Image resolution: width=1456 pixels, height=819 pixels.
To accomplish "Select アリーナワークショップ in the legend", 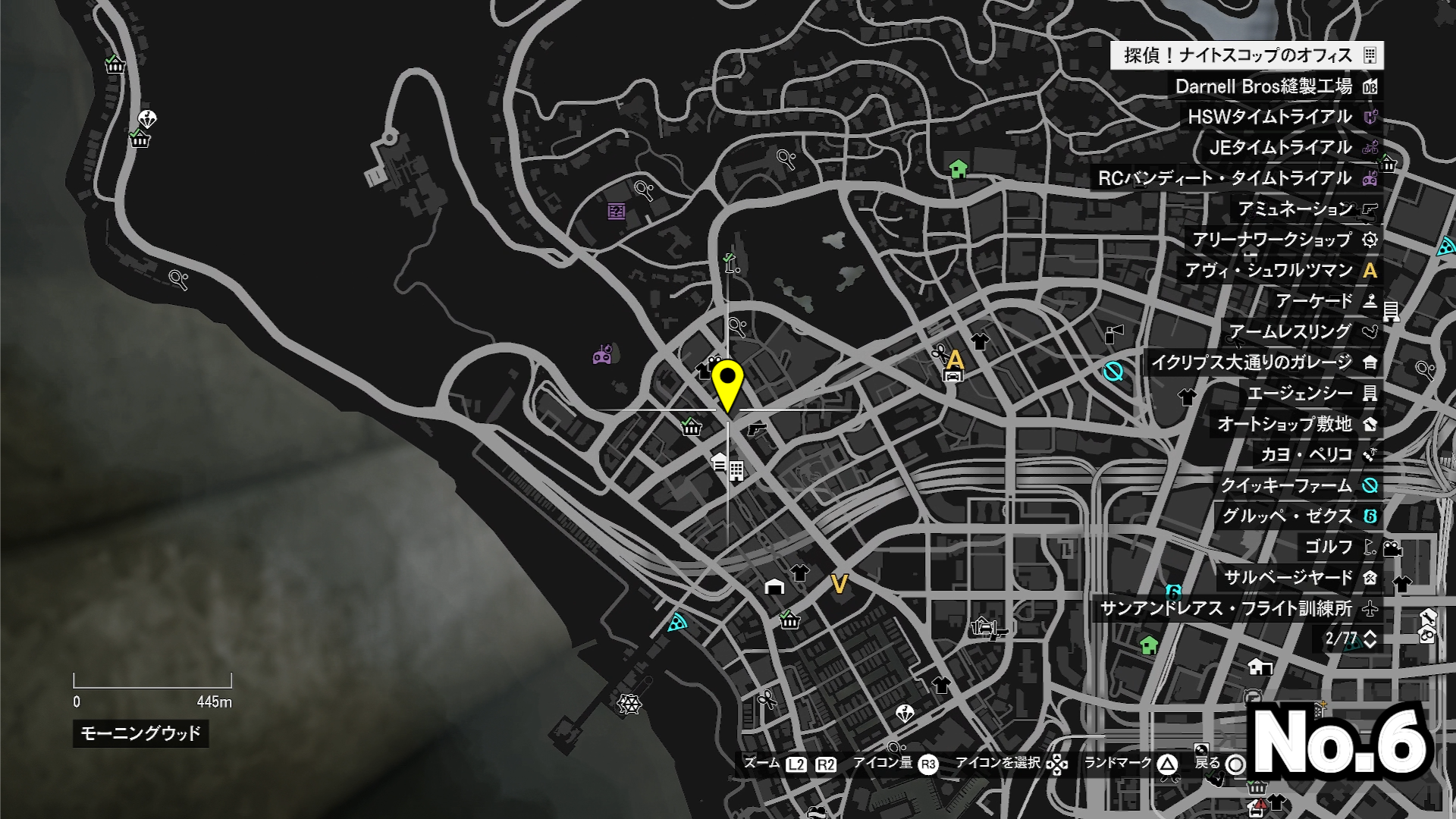I will (1283, 240).
